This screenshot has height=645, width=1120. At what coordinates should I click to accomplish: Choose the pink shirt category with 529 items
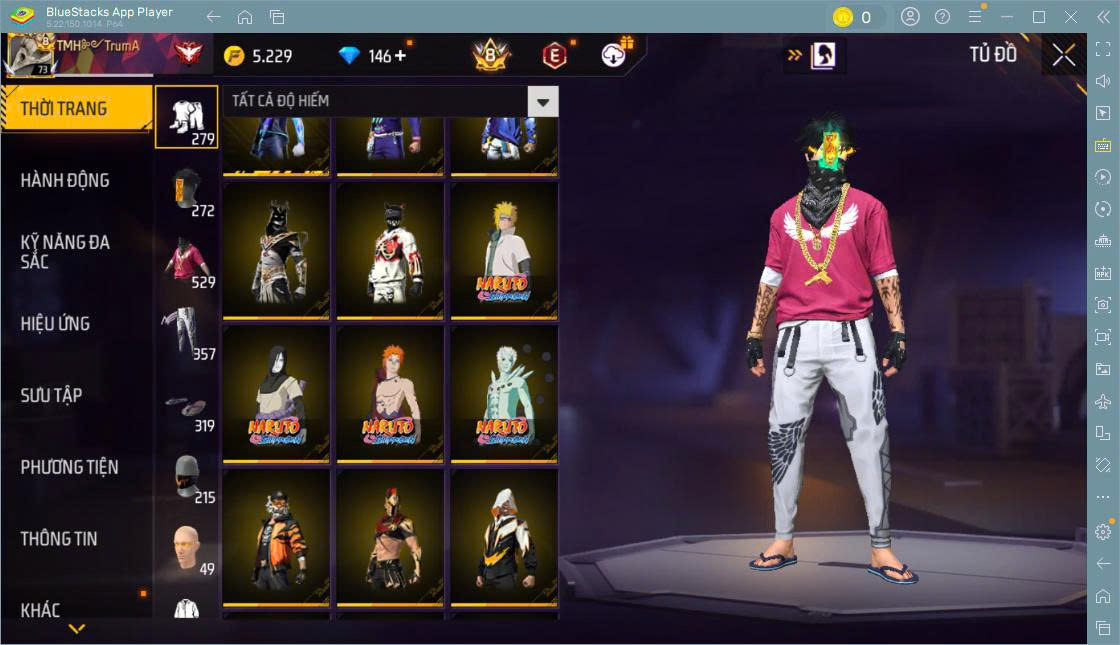pos(187,261)
